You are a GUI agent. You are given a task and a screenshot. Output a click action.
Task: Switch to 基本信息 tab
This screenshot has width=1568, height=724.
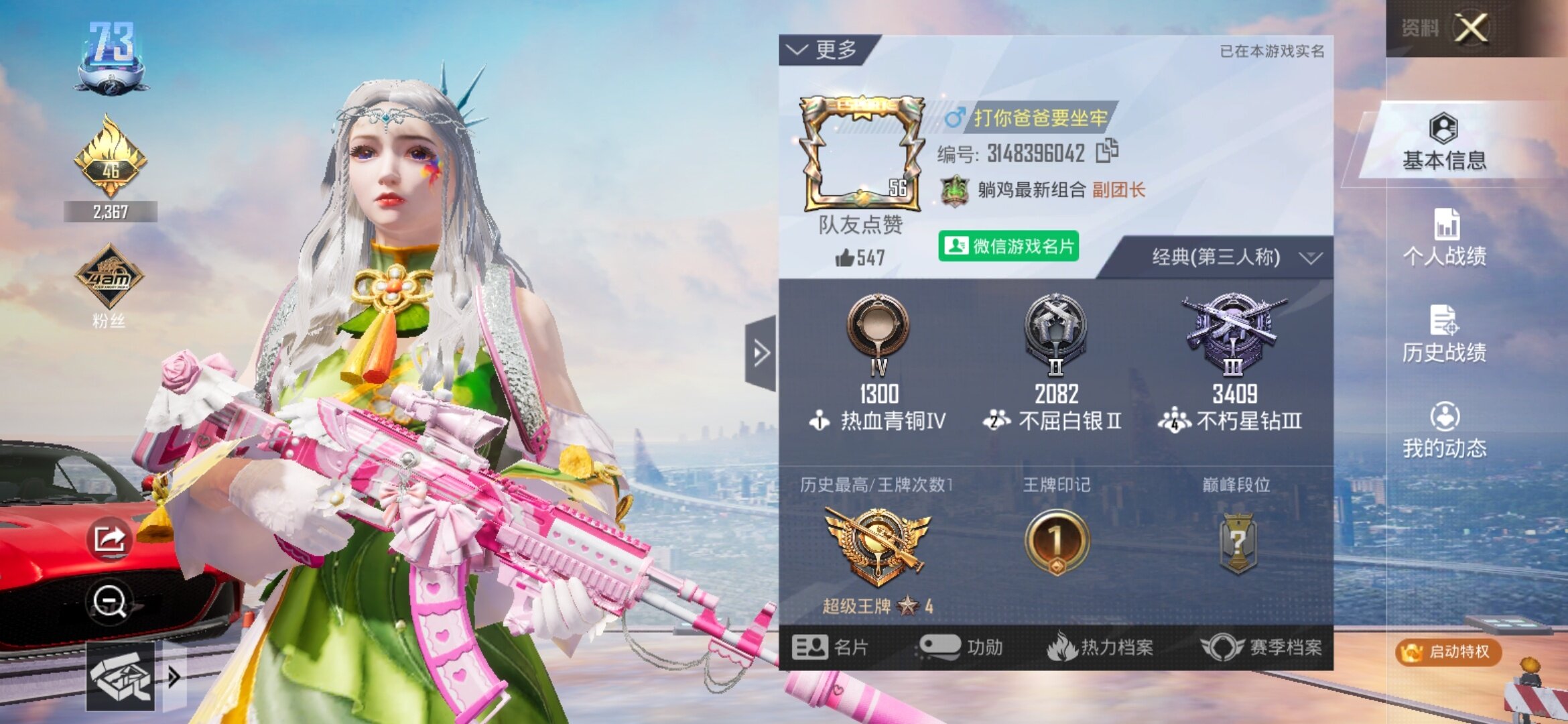(1444, 142)
